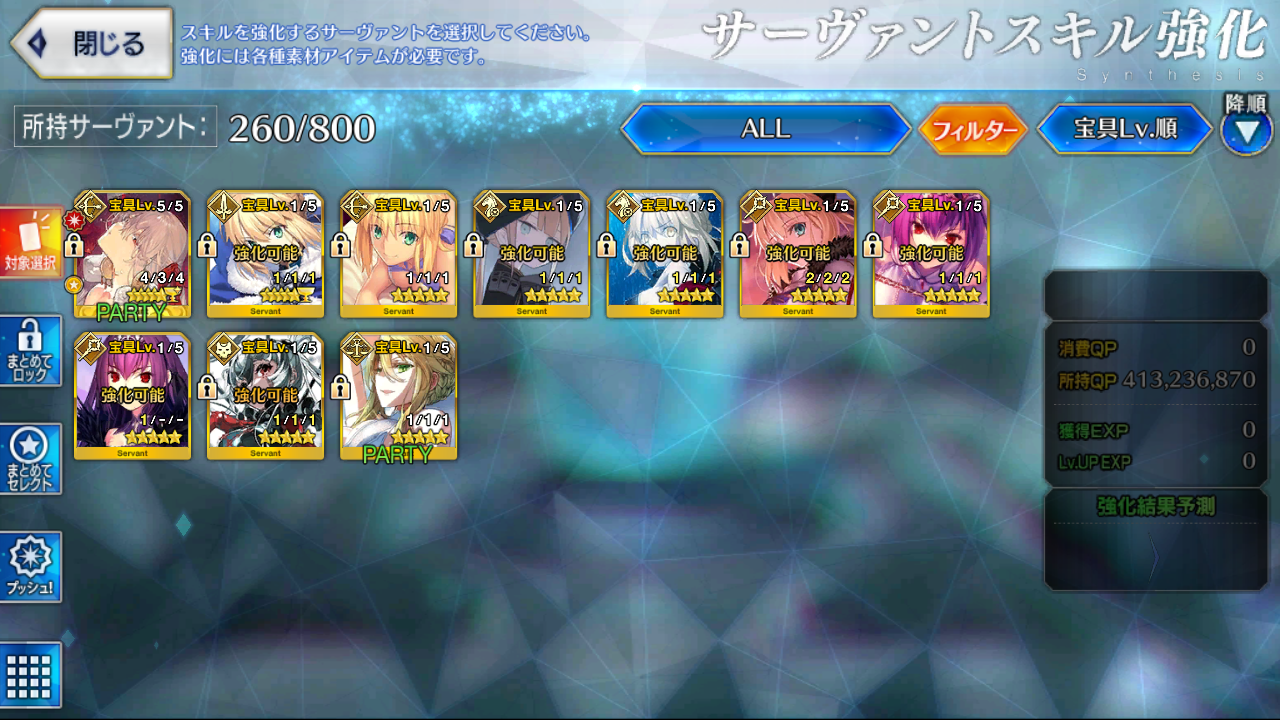Open the ALL class selector
The width and height of the screenshot is (1280, 720).
pos(765,129)
